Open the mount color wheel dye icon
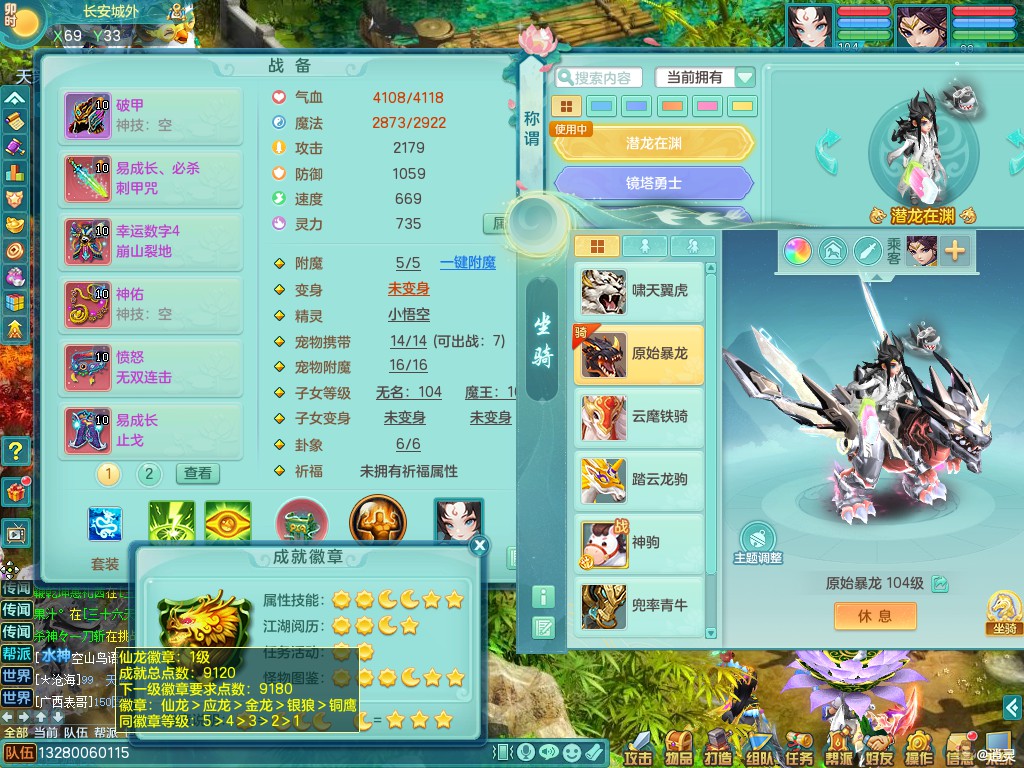This screenshot has width=1024, height=768. [x=797, y=250]
